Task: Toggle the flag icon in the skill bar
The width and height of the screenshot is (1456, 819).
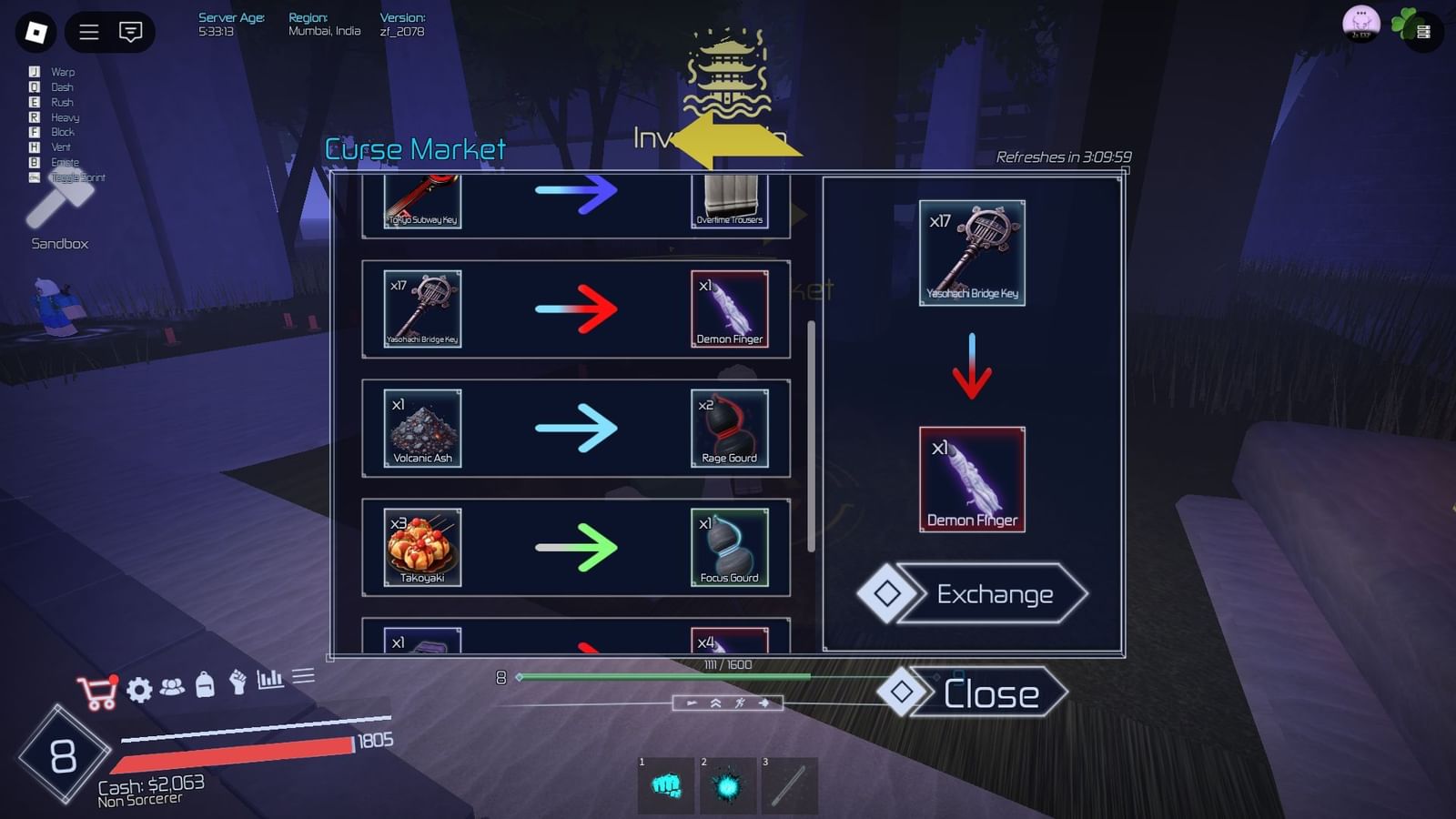Action: pyautogui.click(x=692, y=703)
